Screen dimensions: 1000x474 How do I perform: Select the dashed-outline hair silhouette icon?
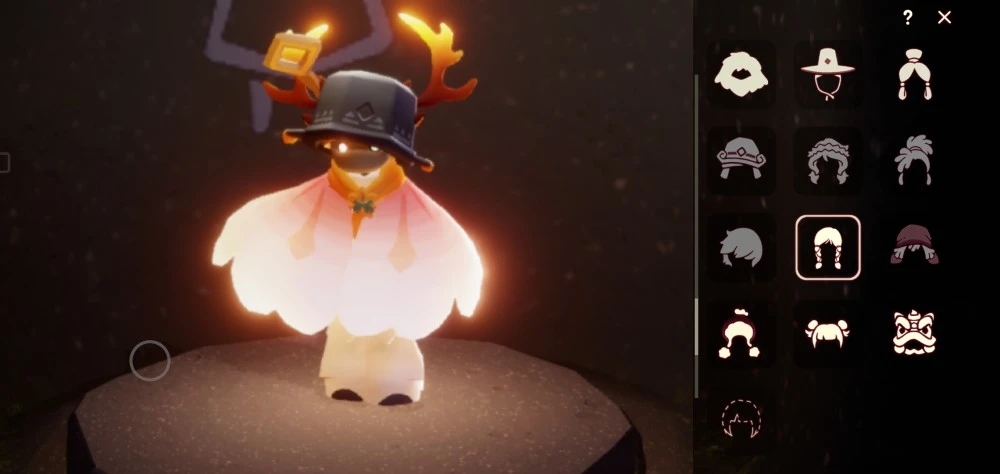coord(741,419)
